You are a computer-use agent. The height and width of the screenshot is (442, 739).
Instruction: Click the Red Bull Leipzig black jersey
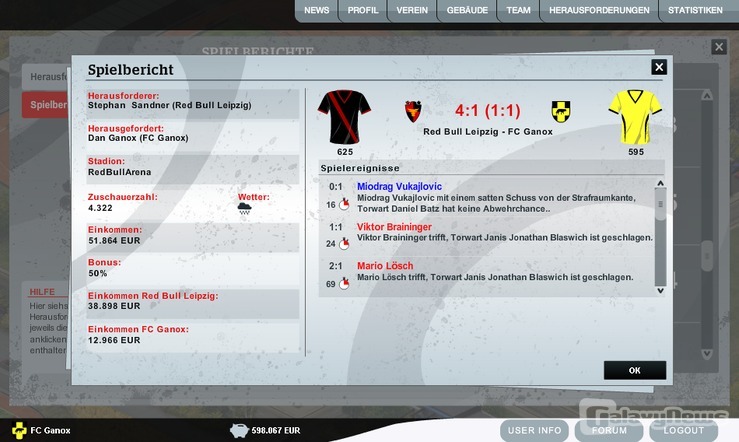(x=344, y=116)
